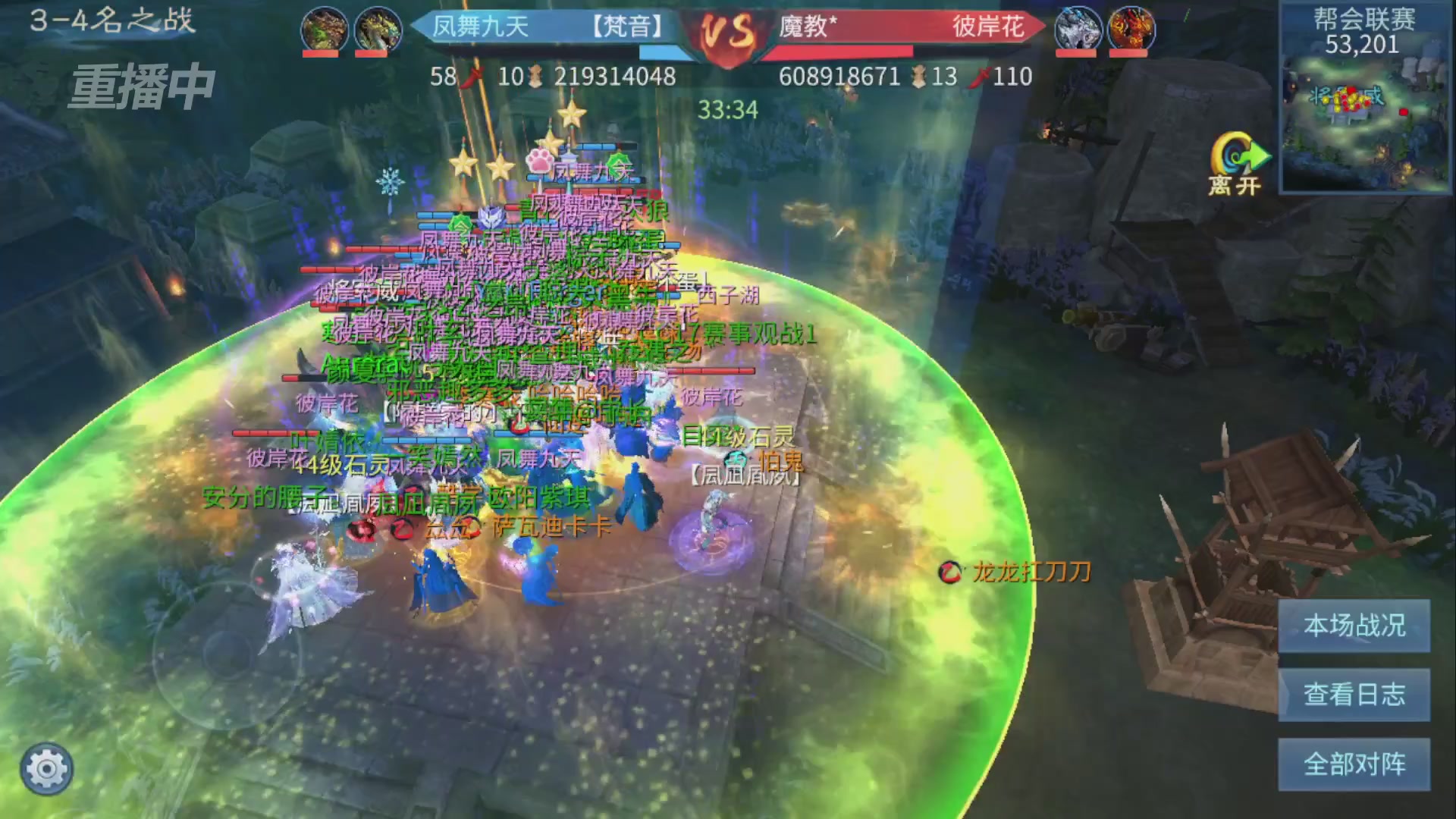Select the 彼岸花 team name banner
The height and width of the screenshot is (819, 1456).
[x=988, y=27]
